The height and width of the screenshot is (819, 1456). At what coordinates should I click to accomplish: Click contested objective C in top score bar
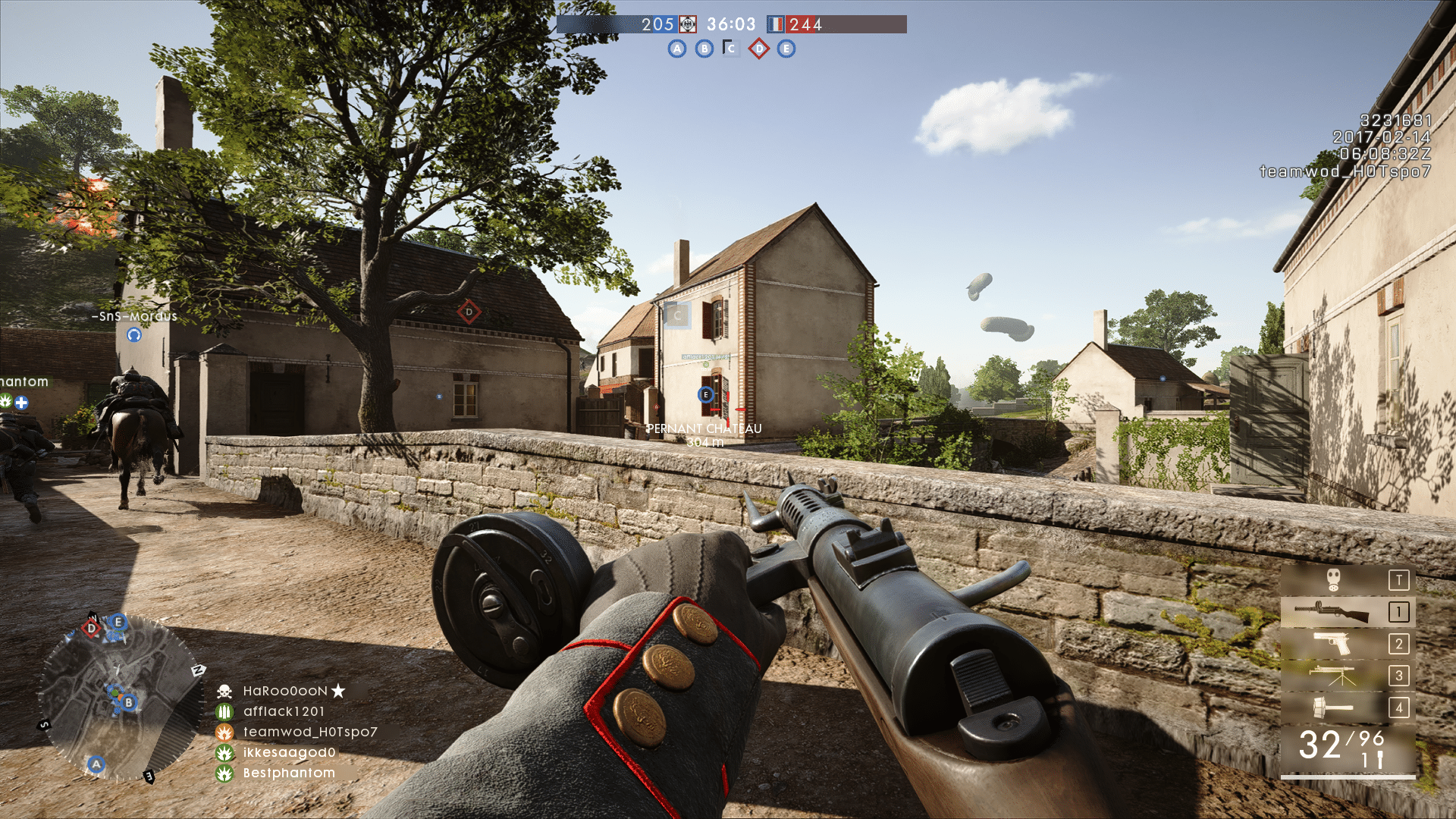731,49
